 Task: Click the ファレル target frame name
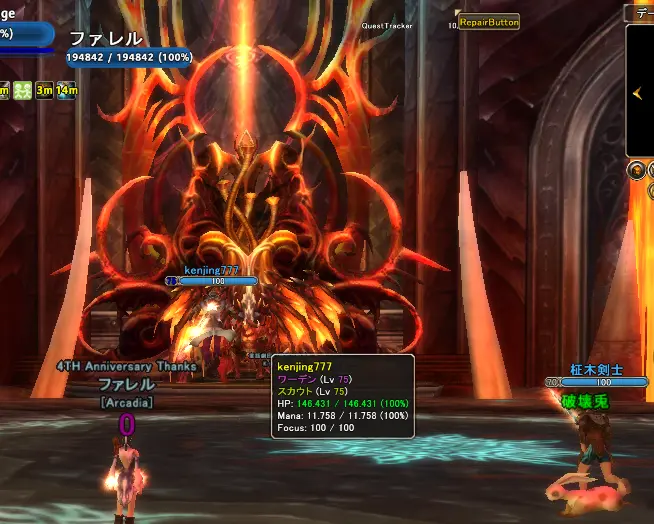click(105, 39)
